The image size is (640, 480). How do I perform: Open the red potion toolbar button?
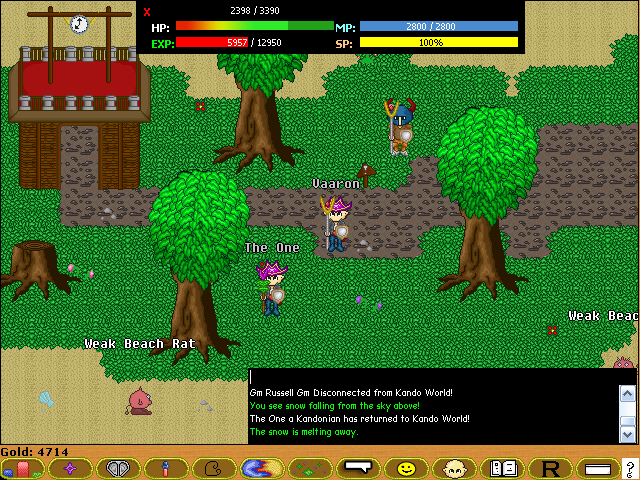pos(23,468)
